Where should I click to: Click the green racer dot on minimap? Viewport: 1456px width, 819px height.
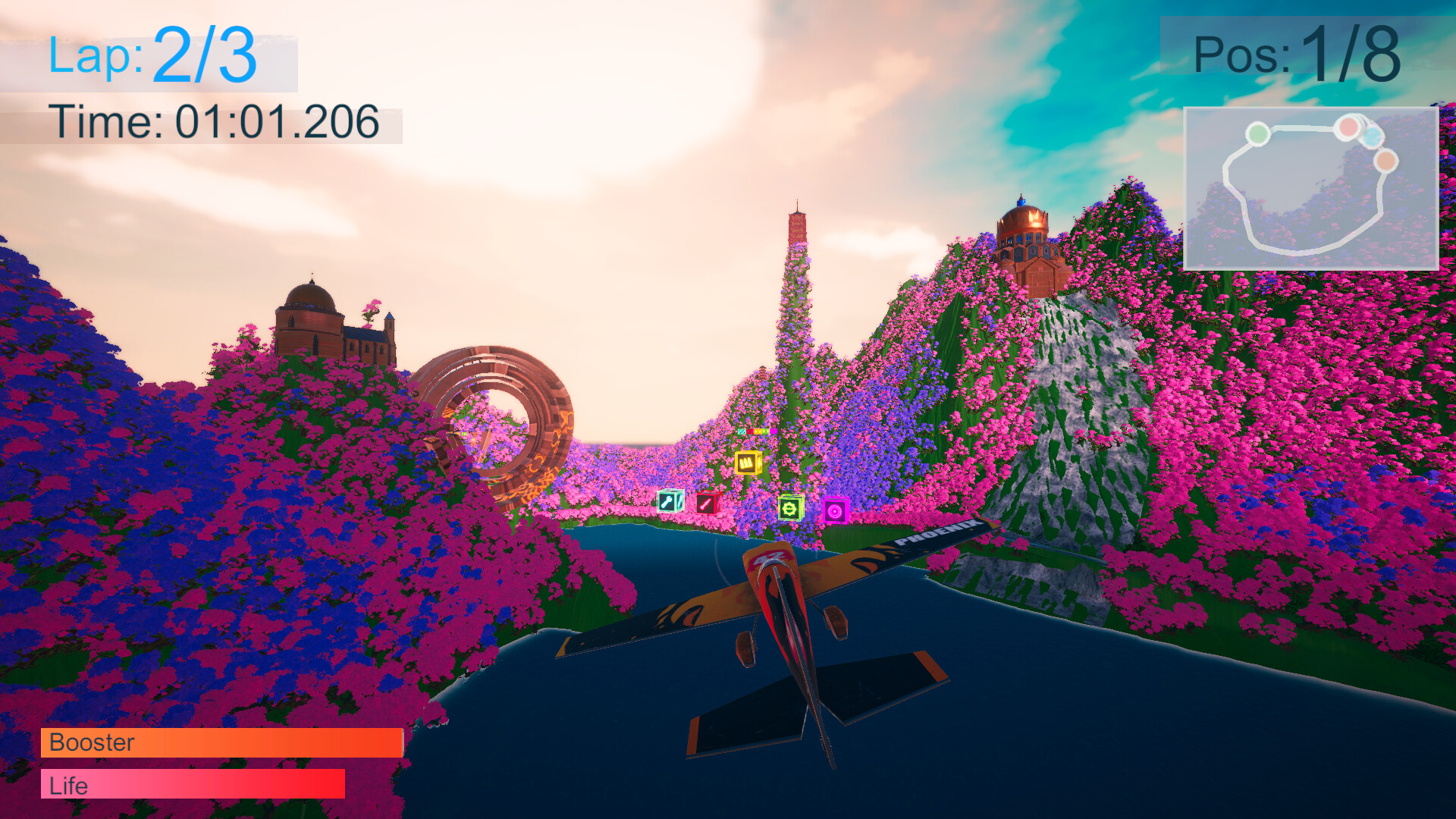pos(1259,134)
